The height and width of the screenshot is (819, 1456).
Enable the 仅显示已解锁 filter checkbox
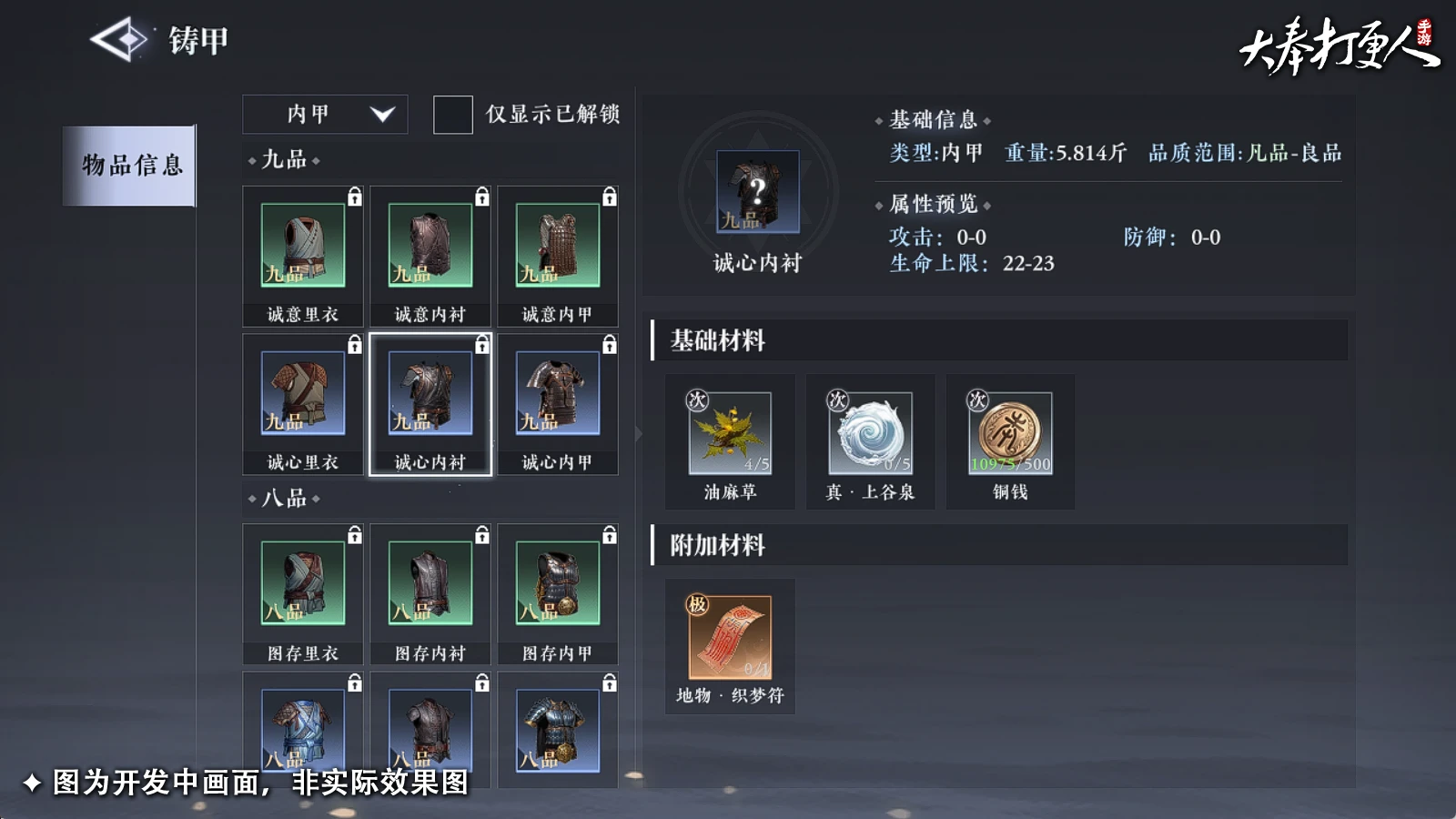(452, 115)
